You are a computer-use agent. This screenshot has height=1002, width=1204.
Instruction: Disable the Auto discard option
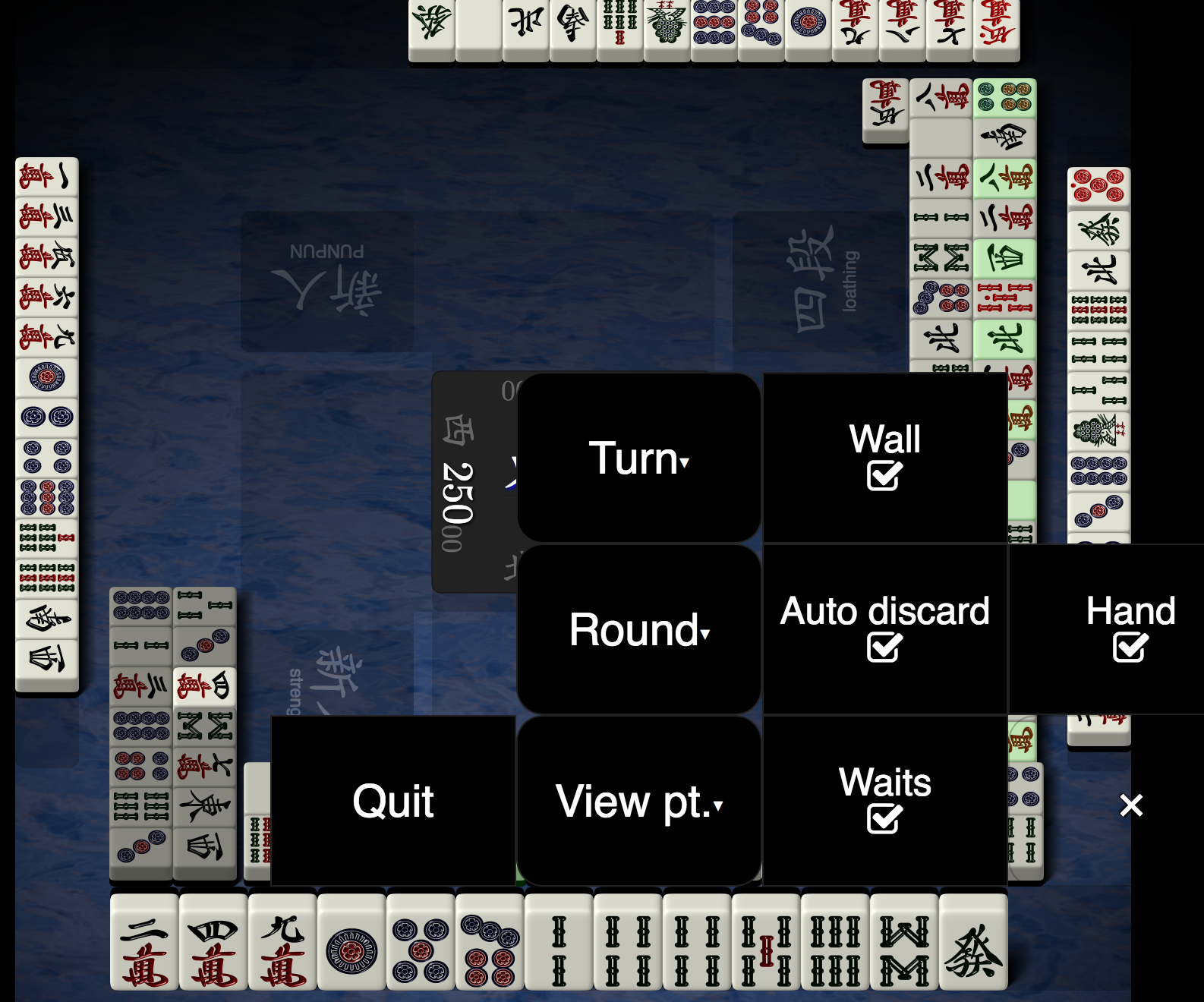pos(884,630)
